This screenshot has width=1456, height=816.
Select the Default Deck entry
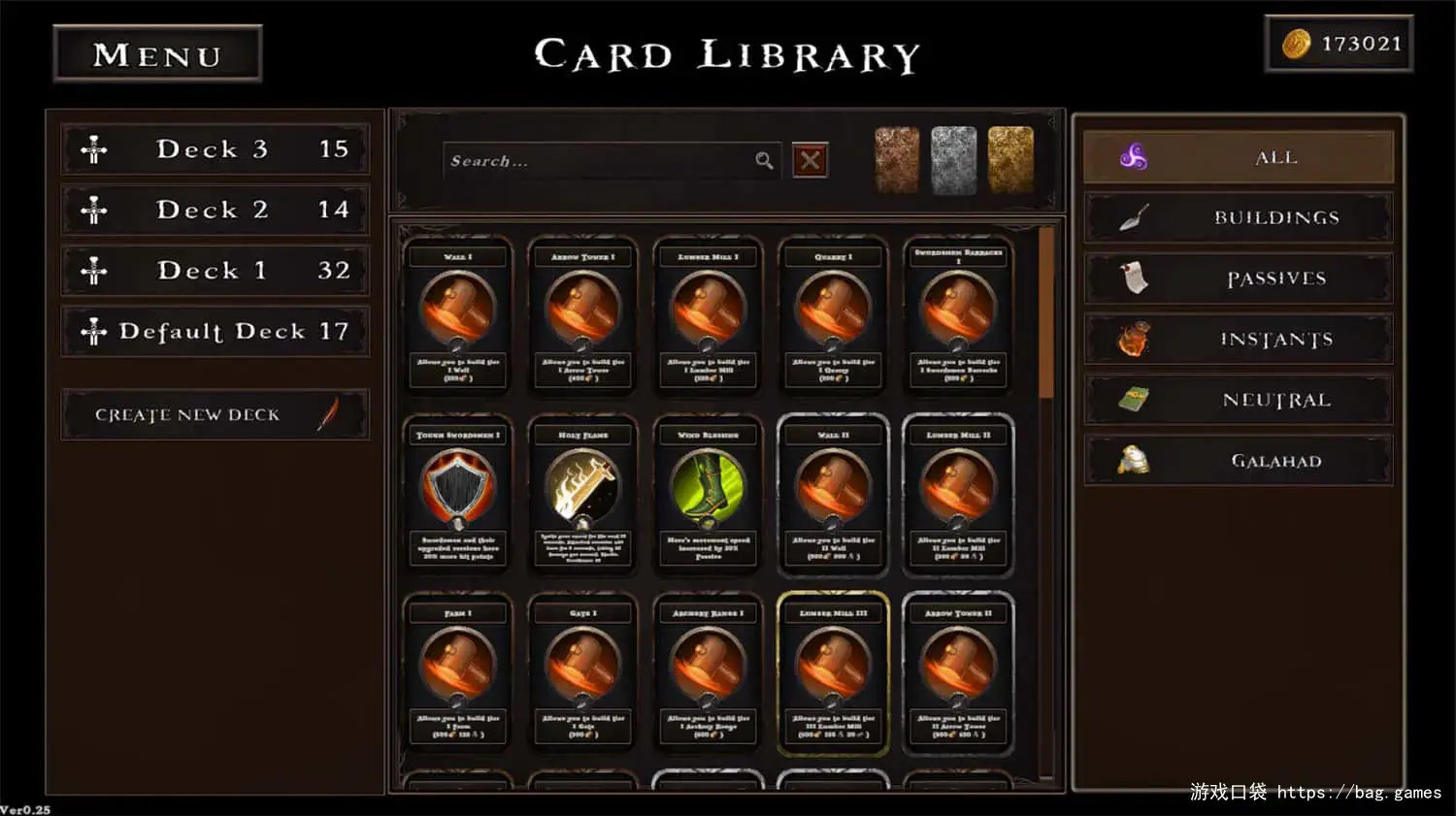(215, 332)
